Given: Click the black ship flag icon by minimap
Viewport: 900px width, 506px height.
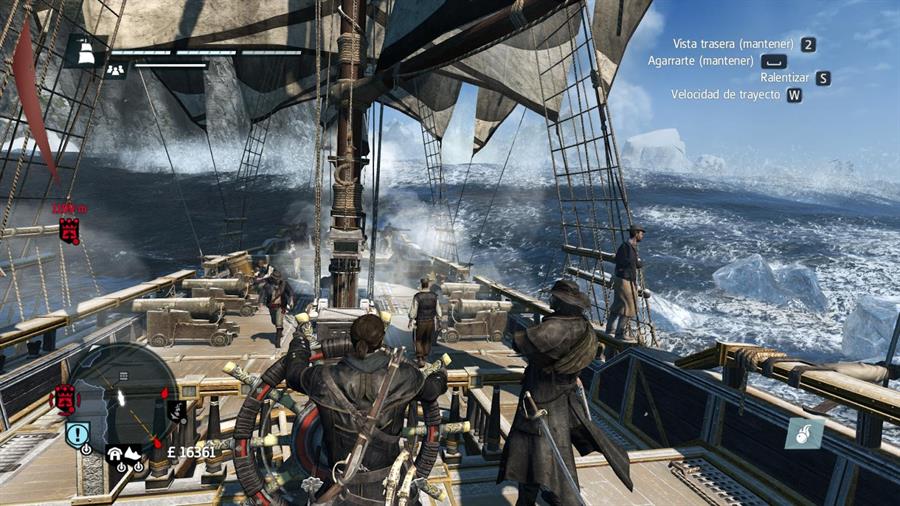Looking at the screenshot, I should coord(177,410).
